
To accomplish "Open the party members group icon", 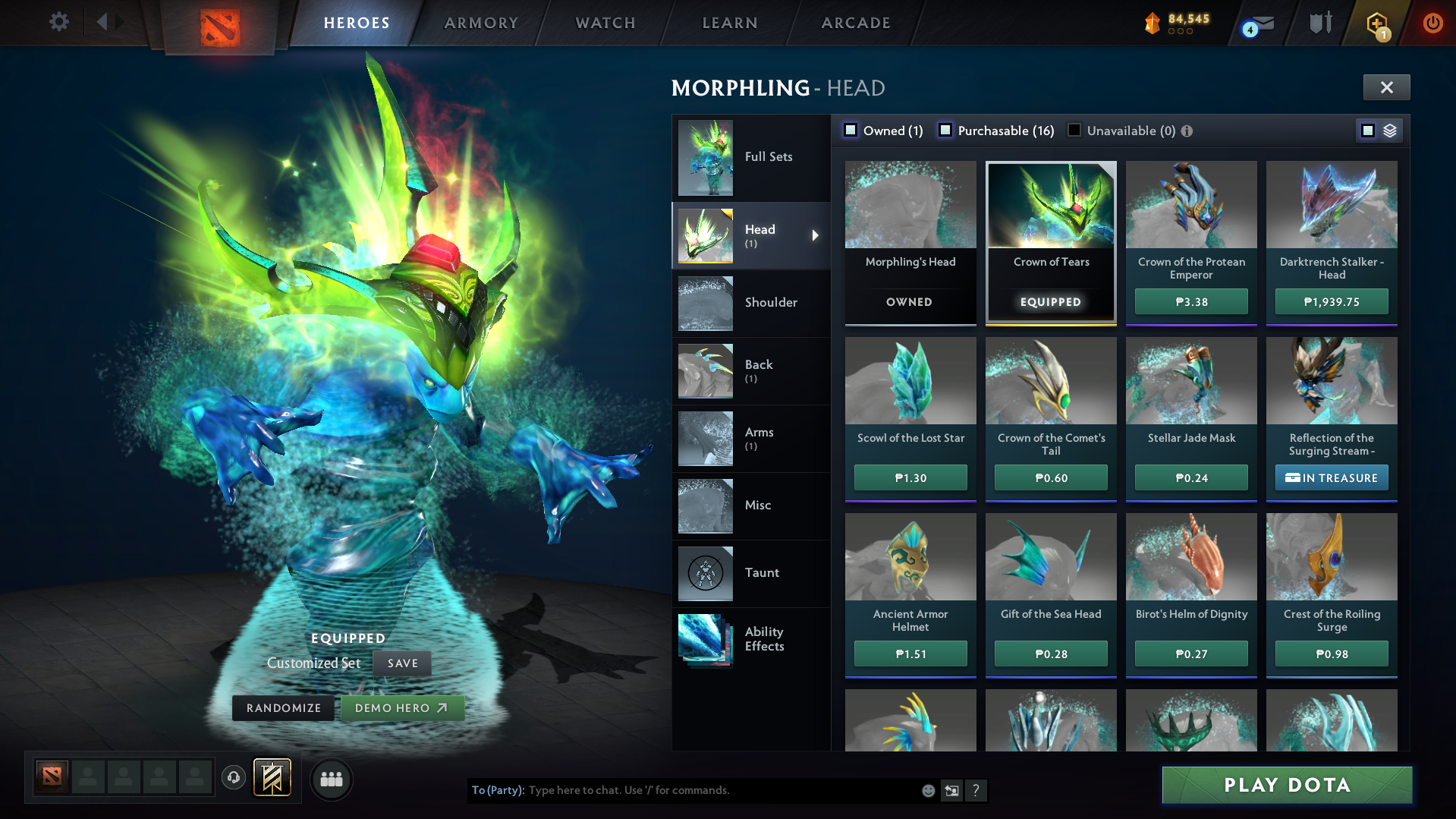I will (x=331, y=779).
